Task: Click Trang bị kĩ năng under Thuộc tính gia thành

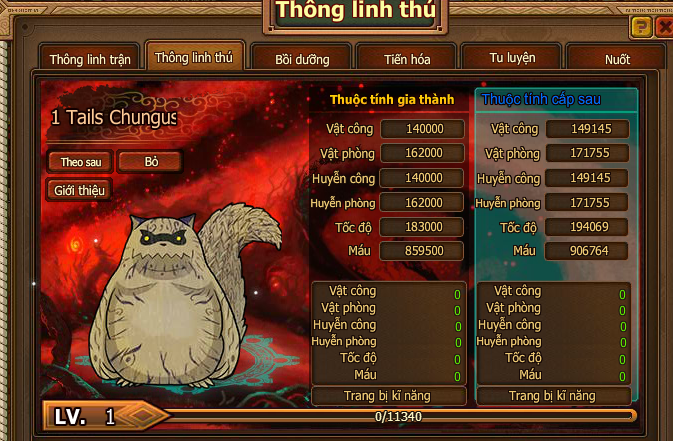Action: (388, 396)
